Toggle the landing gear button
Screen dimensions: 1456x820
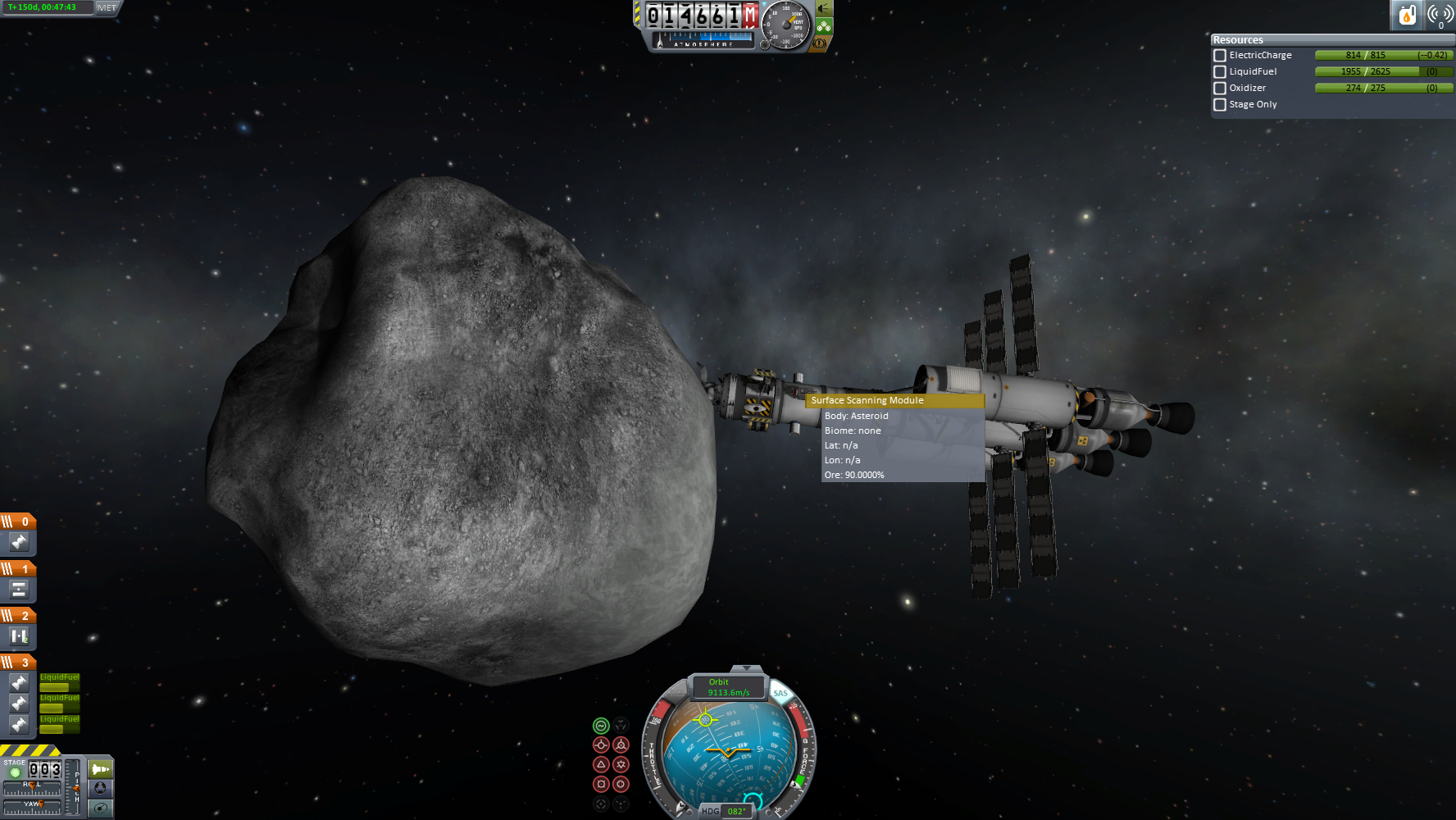823,26
